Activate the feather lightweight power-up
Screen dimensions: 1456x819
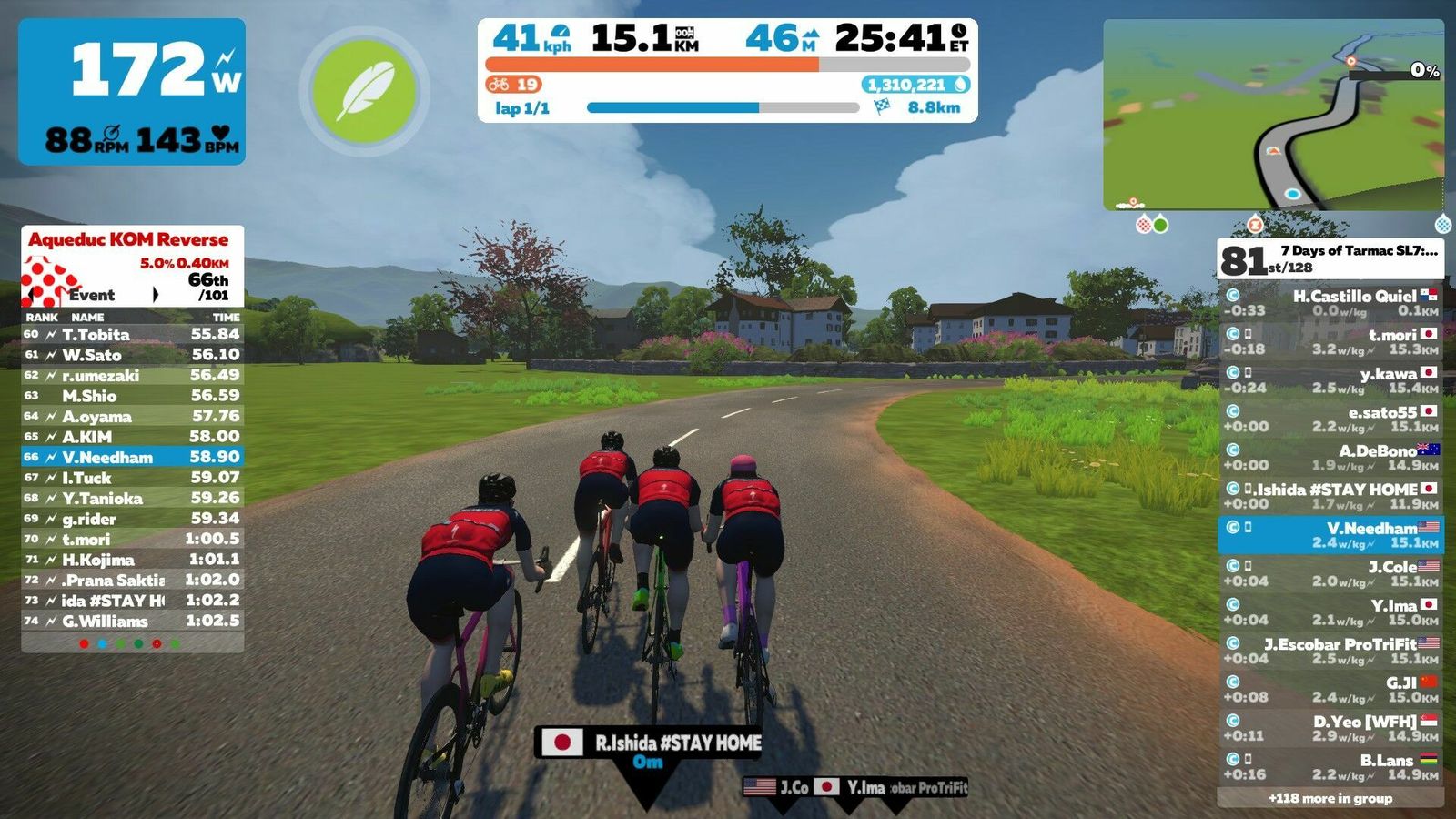(x=364, y=91)
